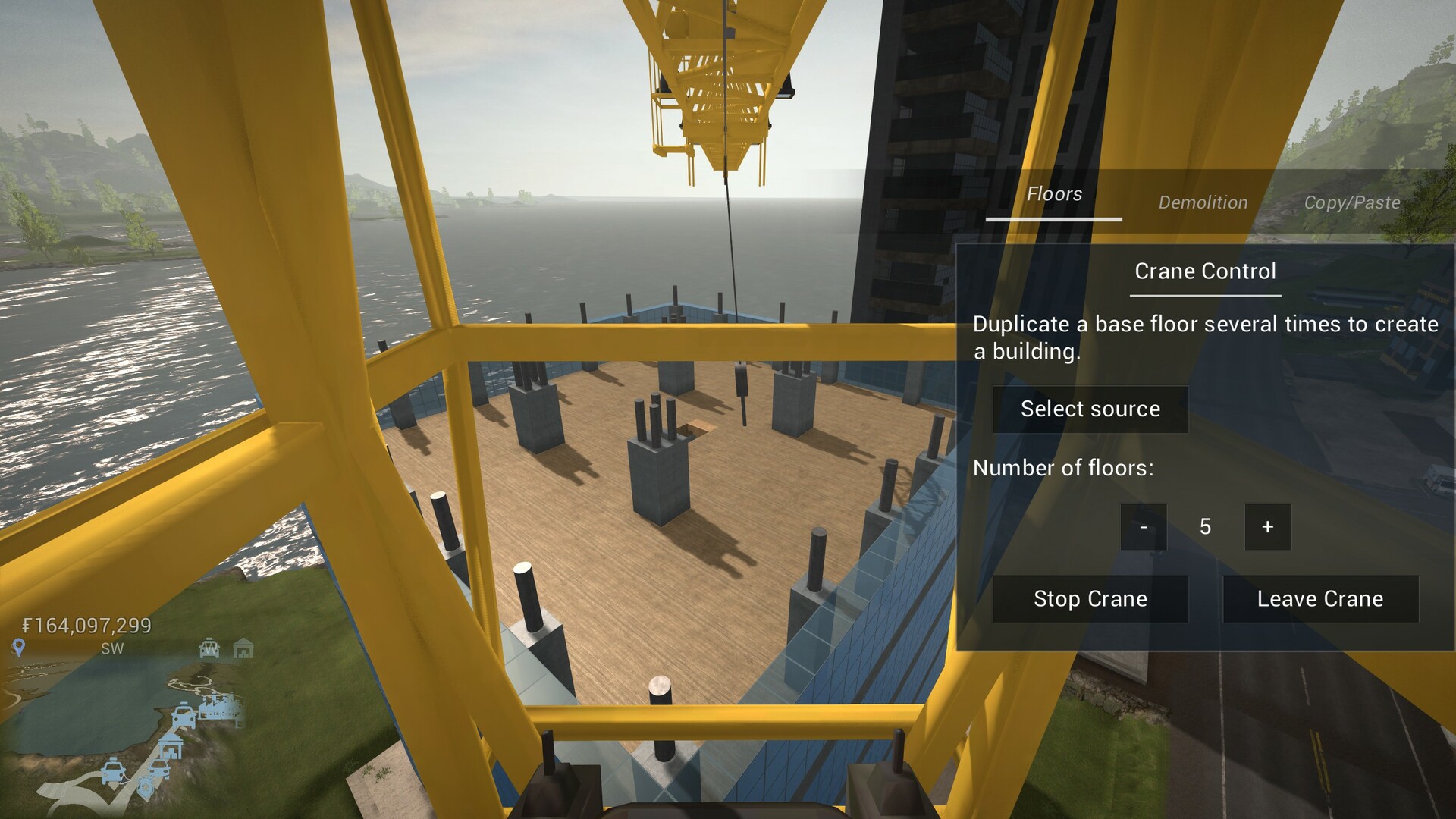Click the taxi icon at the minimap bottom left
This screenshot has height=819, width=1456.
click(x=113, y=771)
